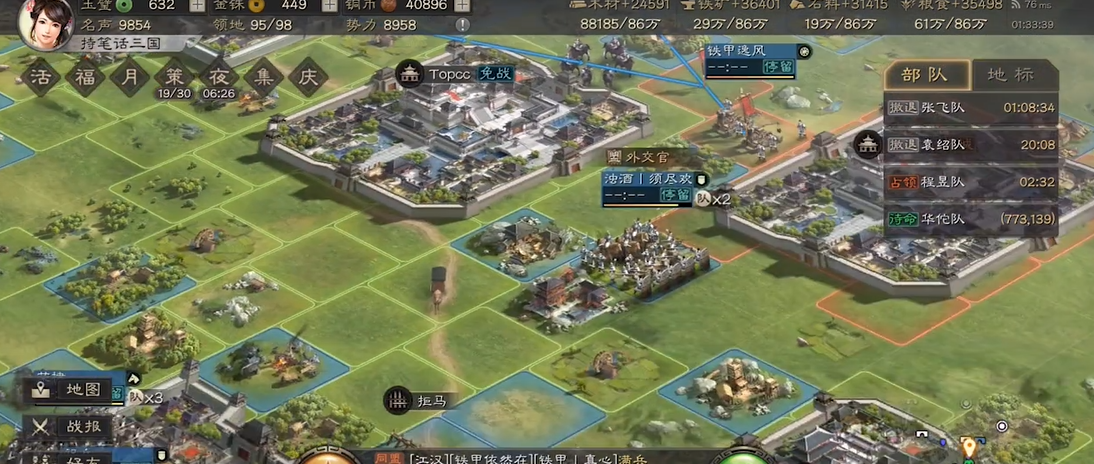Add more jade (玉璧) with its plus button
The height and width of the screenshot is (464, 1094).
[197, 5]
